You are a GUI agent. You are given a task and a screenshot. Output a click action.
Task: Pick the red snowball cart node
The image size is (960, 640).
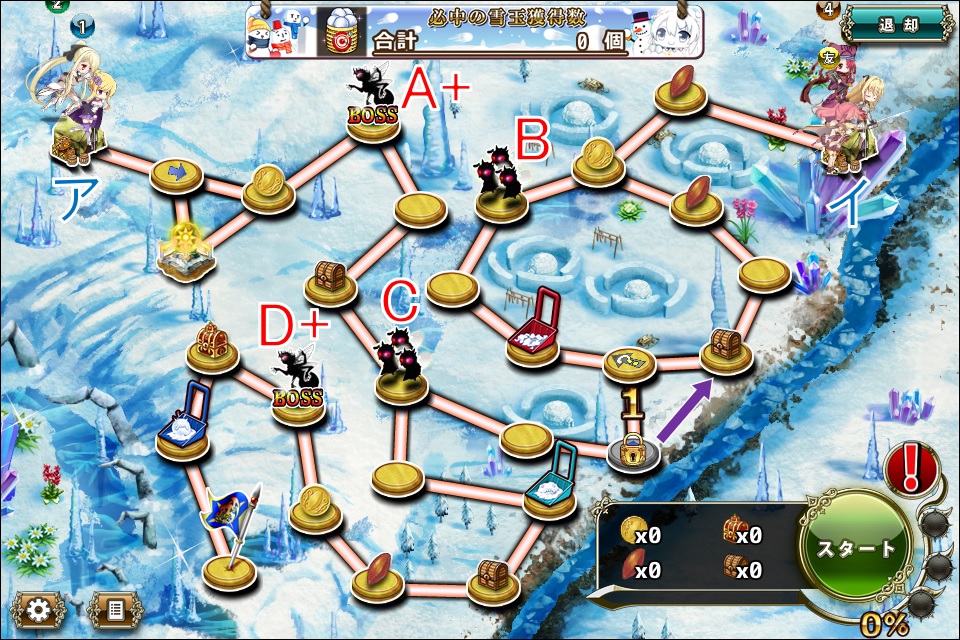(533, 330)
